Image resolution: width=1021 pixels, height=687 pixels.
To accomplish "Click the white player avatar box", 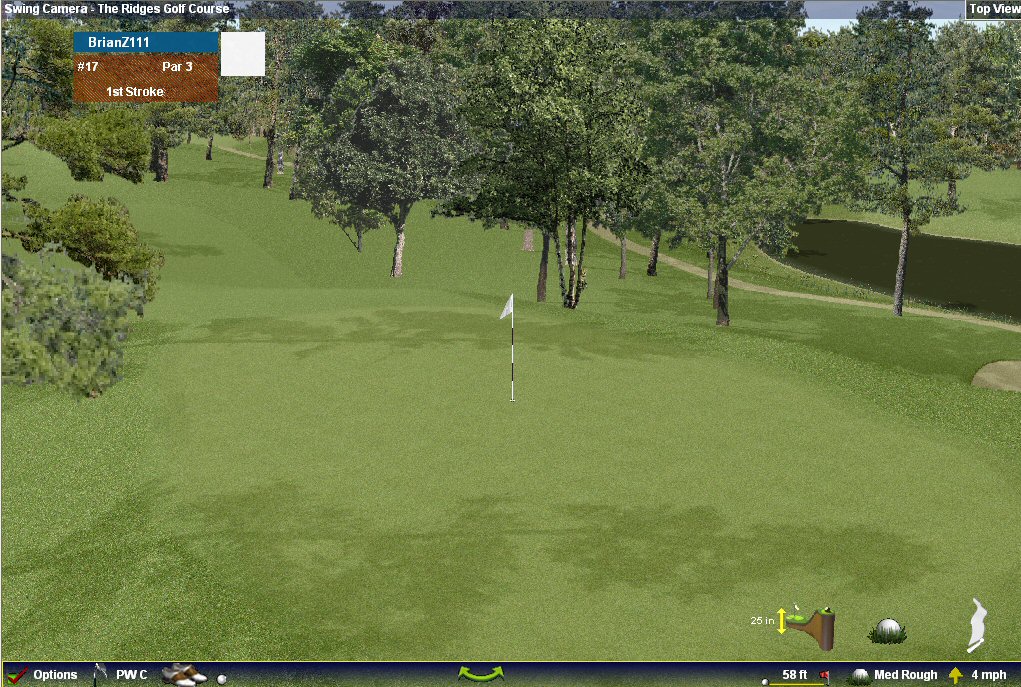I will [x=243, y=54].
